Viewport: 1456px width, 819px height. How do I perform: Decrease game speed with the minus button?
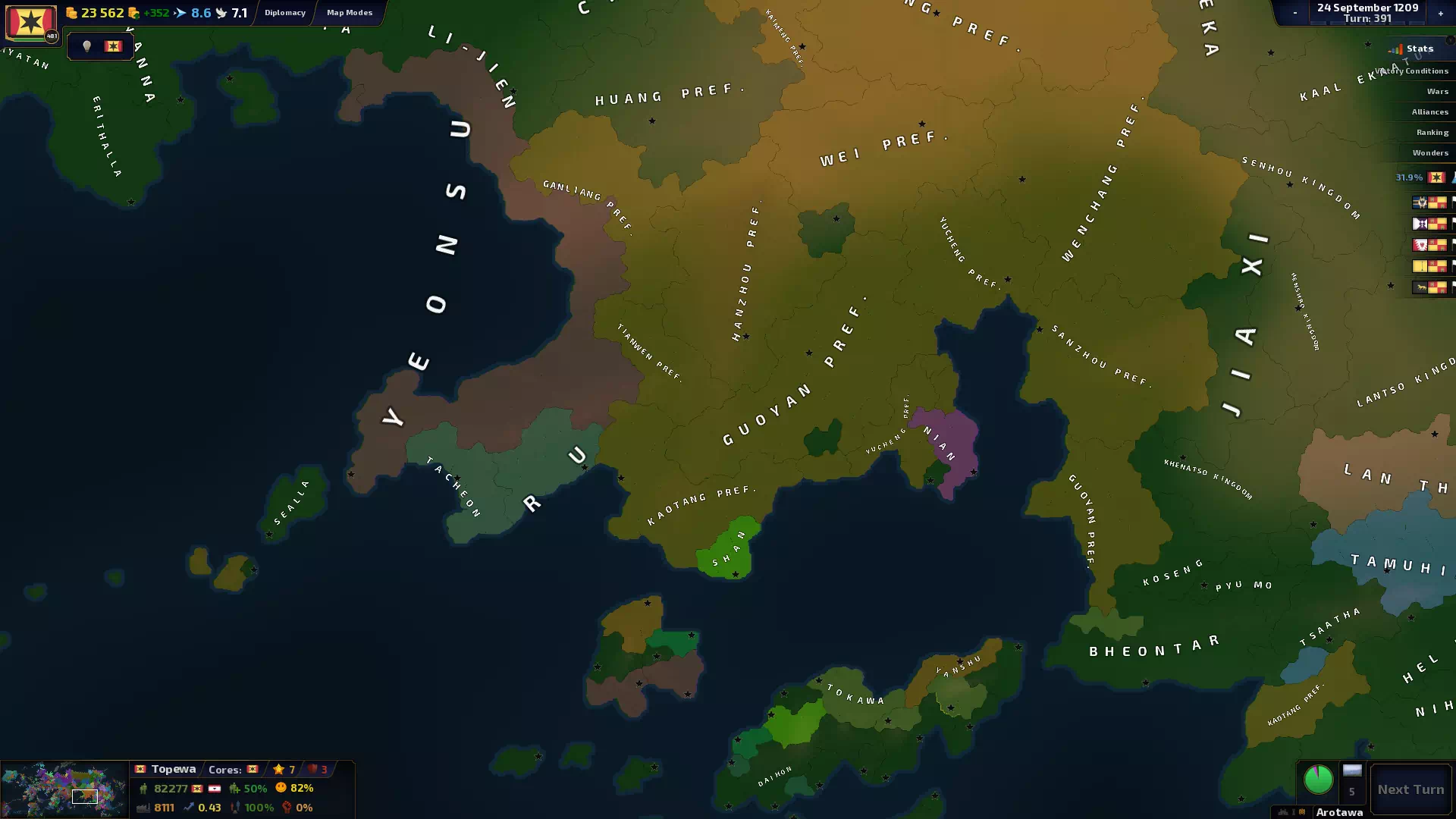tap(1294, 13)
